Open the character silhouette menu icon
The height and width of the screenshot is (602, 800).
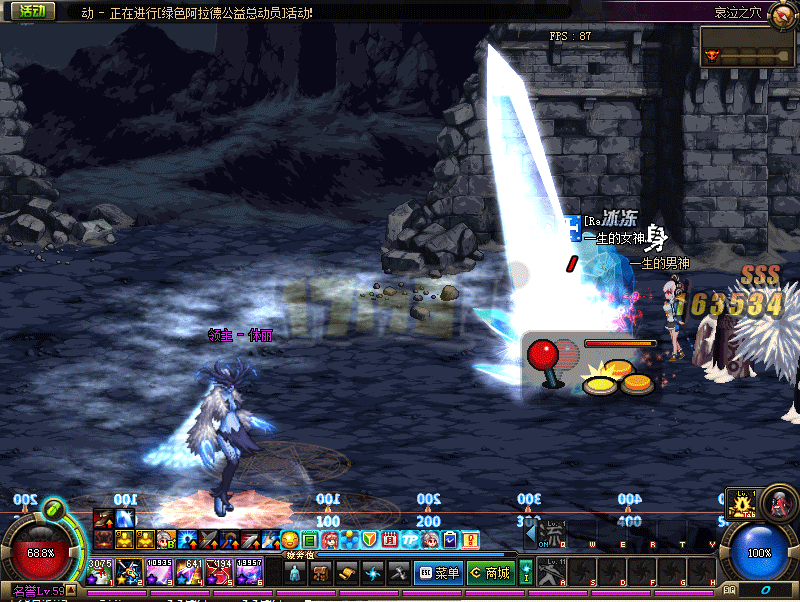[x=295, y=573]
